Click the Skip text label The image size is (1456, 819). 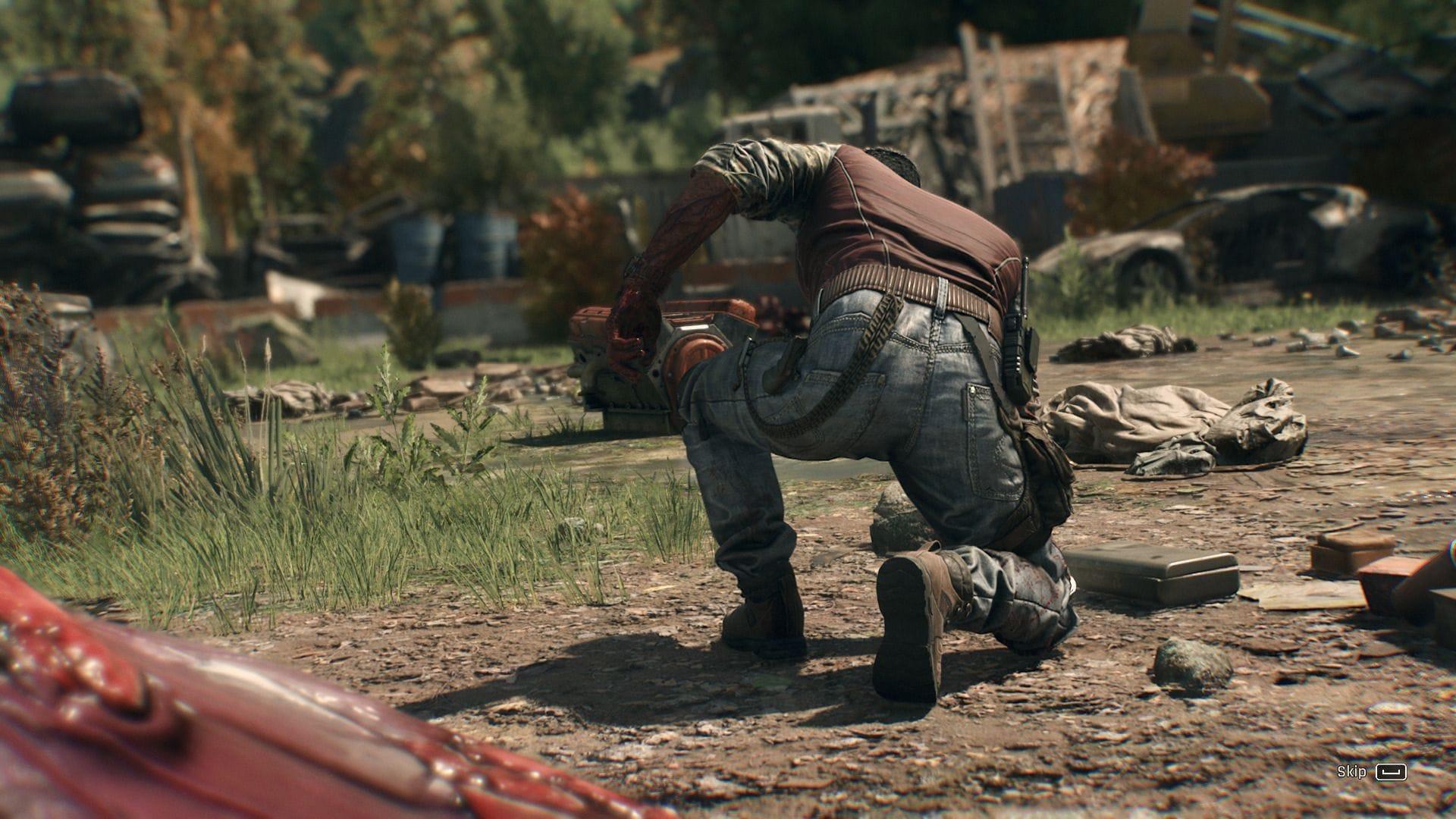(1352, 772)
